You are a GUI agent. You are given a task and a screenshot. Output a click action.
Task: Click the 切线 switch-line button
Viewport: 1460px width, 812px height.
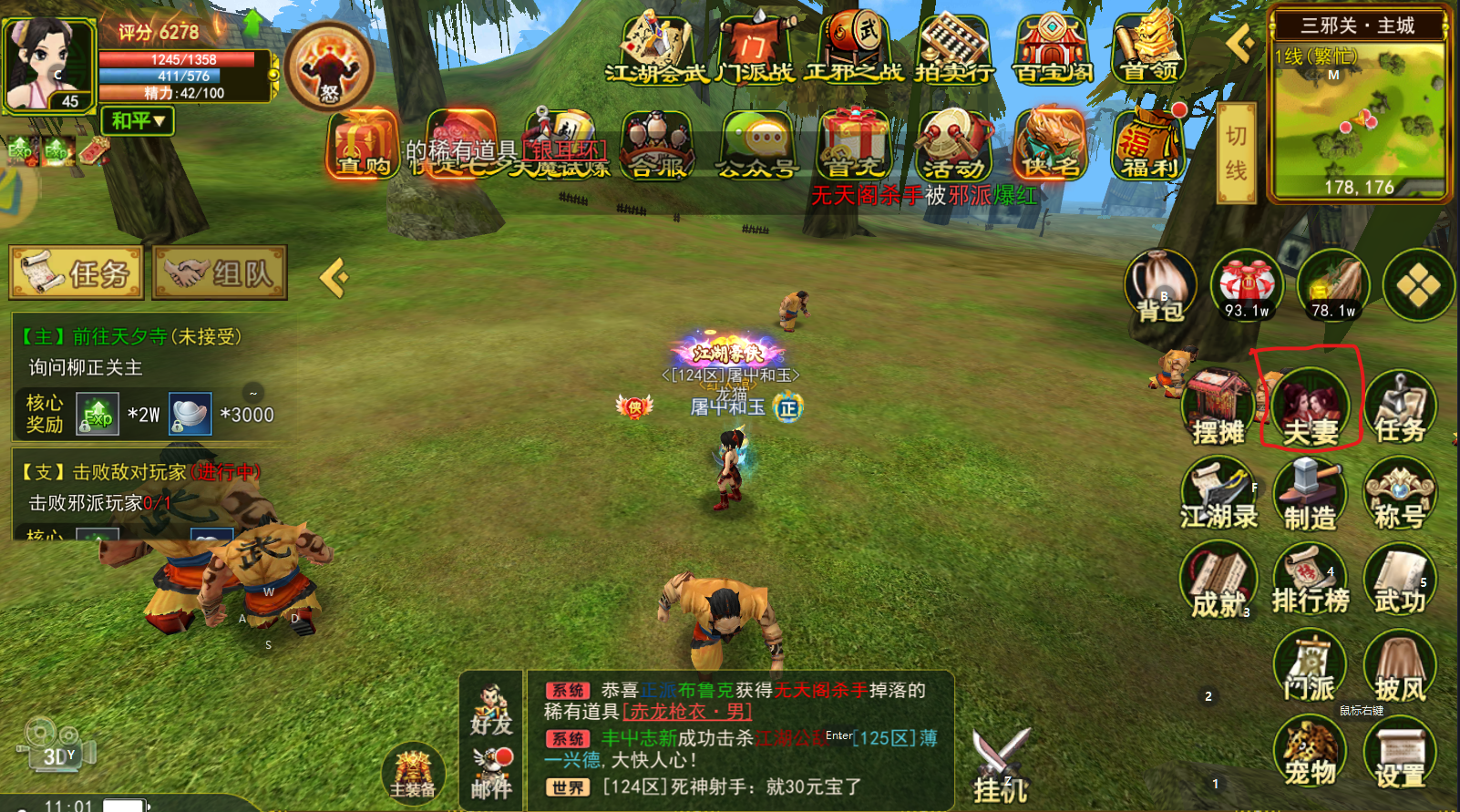point(1236,152)
